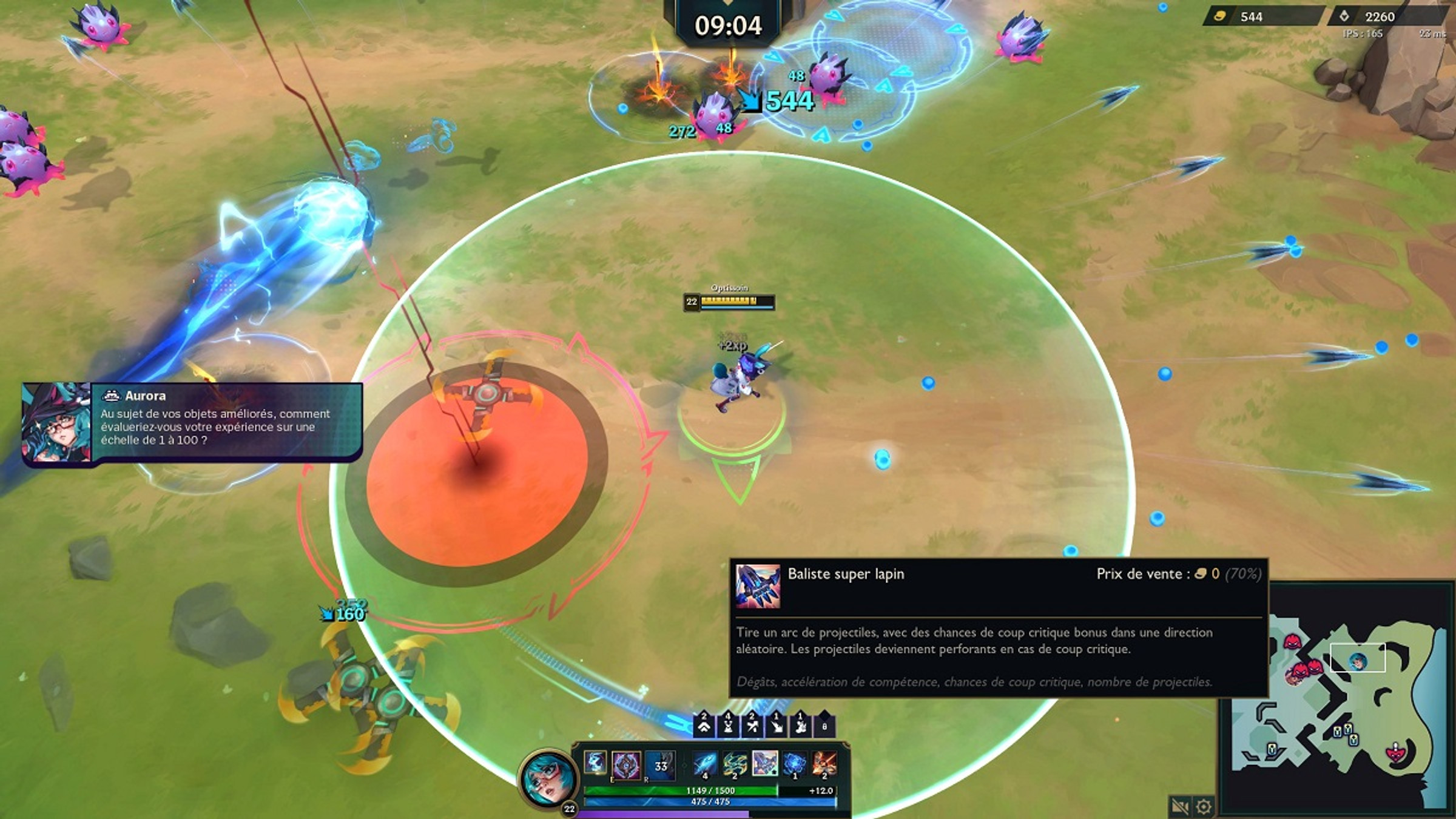Viewport: 1456px width, 819px height.
Task: Select the fiery orange weapon slot
Action: pyautogui.click(x=824, y=763)
